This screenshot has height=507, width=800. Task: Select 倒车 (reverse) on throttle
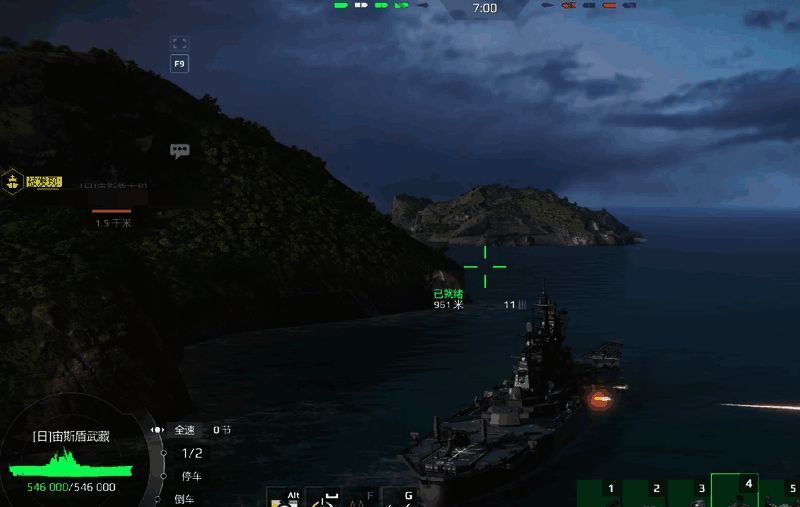pyautogui.click(x=186, y=498)
